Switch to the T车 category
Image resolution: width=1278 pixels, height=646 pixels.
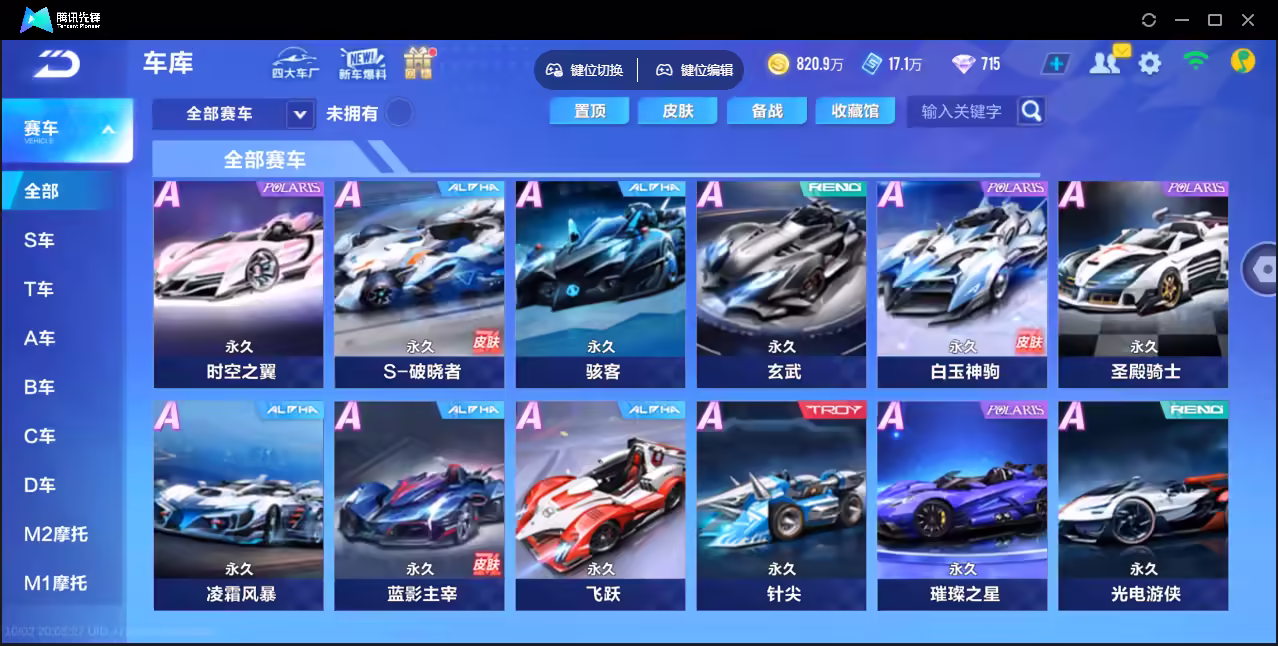tap(40, 289)
